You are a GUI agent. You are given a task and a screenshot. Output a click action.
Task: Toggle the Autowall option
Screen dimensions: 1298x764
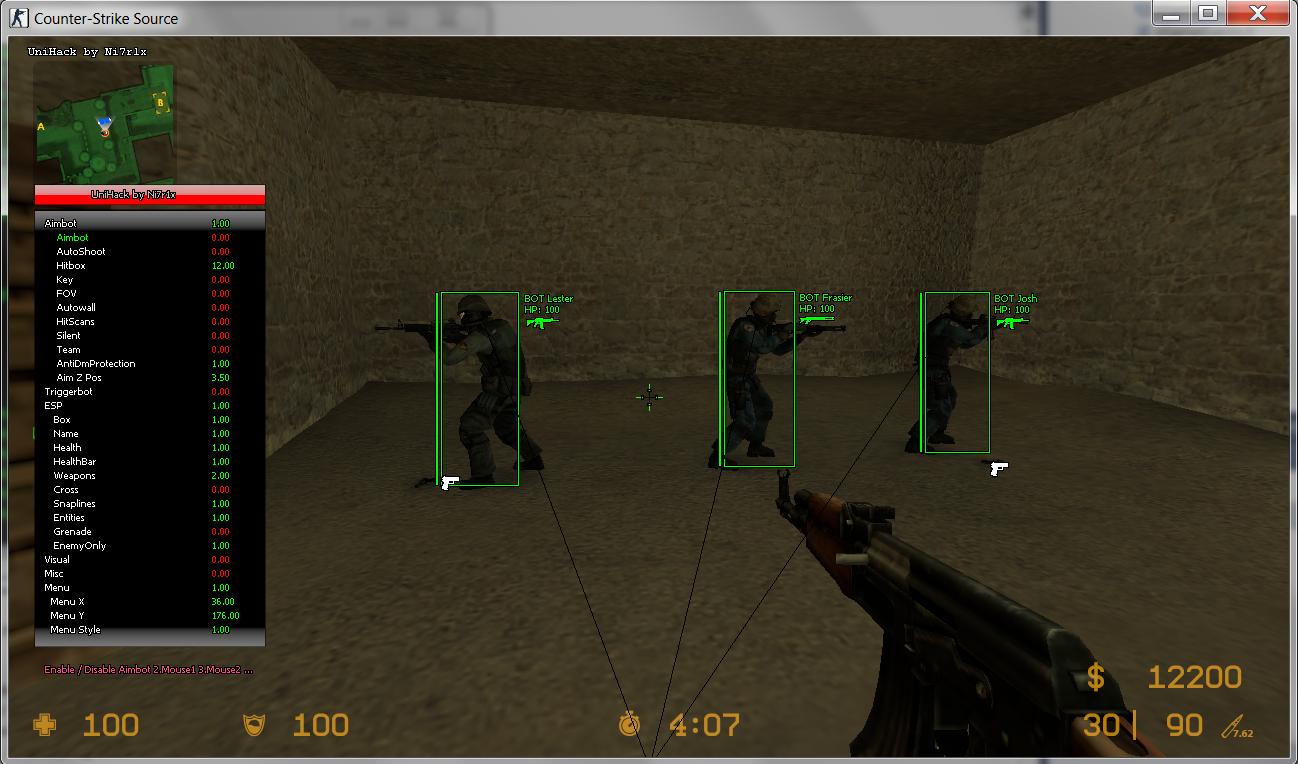[76, 308]
